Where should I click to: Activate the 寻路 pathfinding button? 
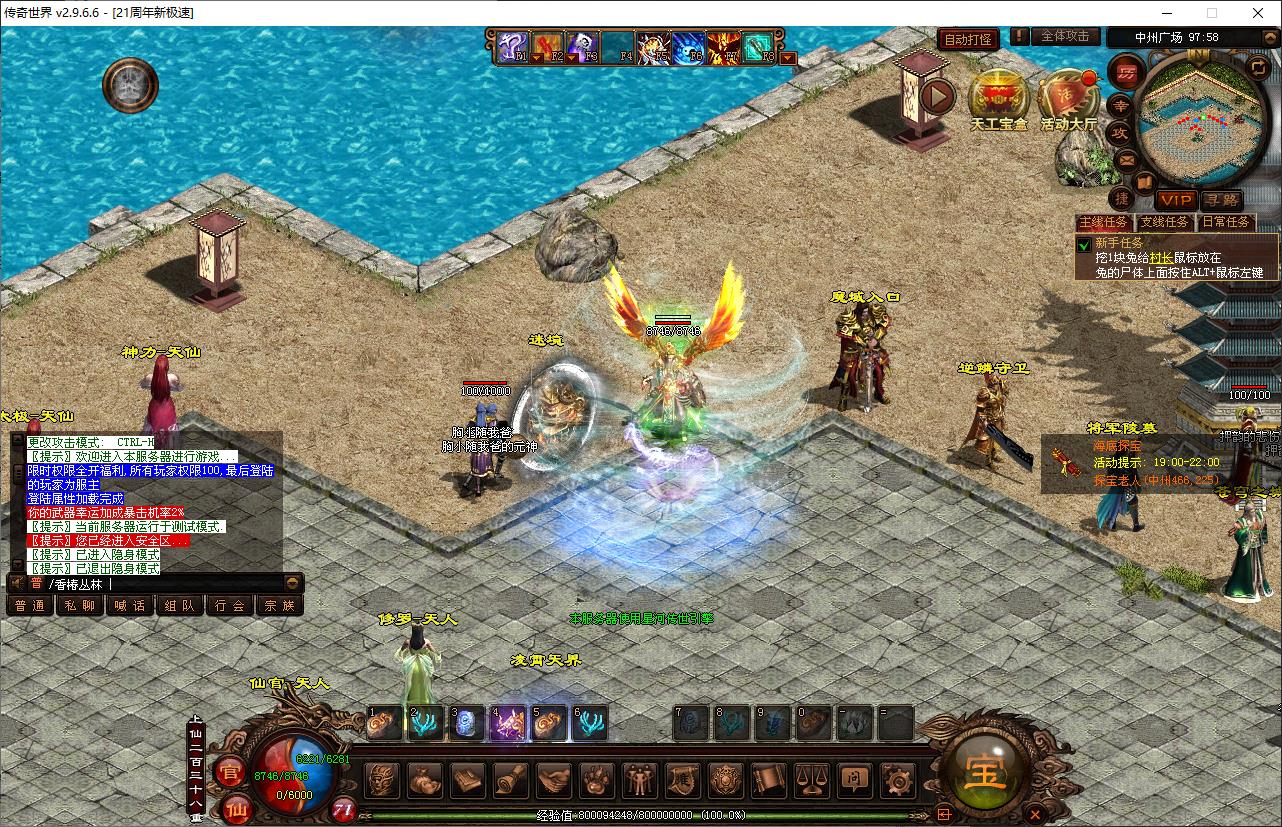(1221, 200)
